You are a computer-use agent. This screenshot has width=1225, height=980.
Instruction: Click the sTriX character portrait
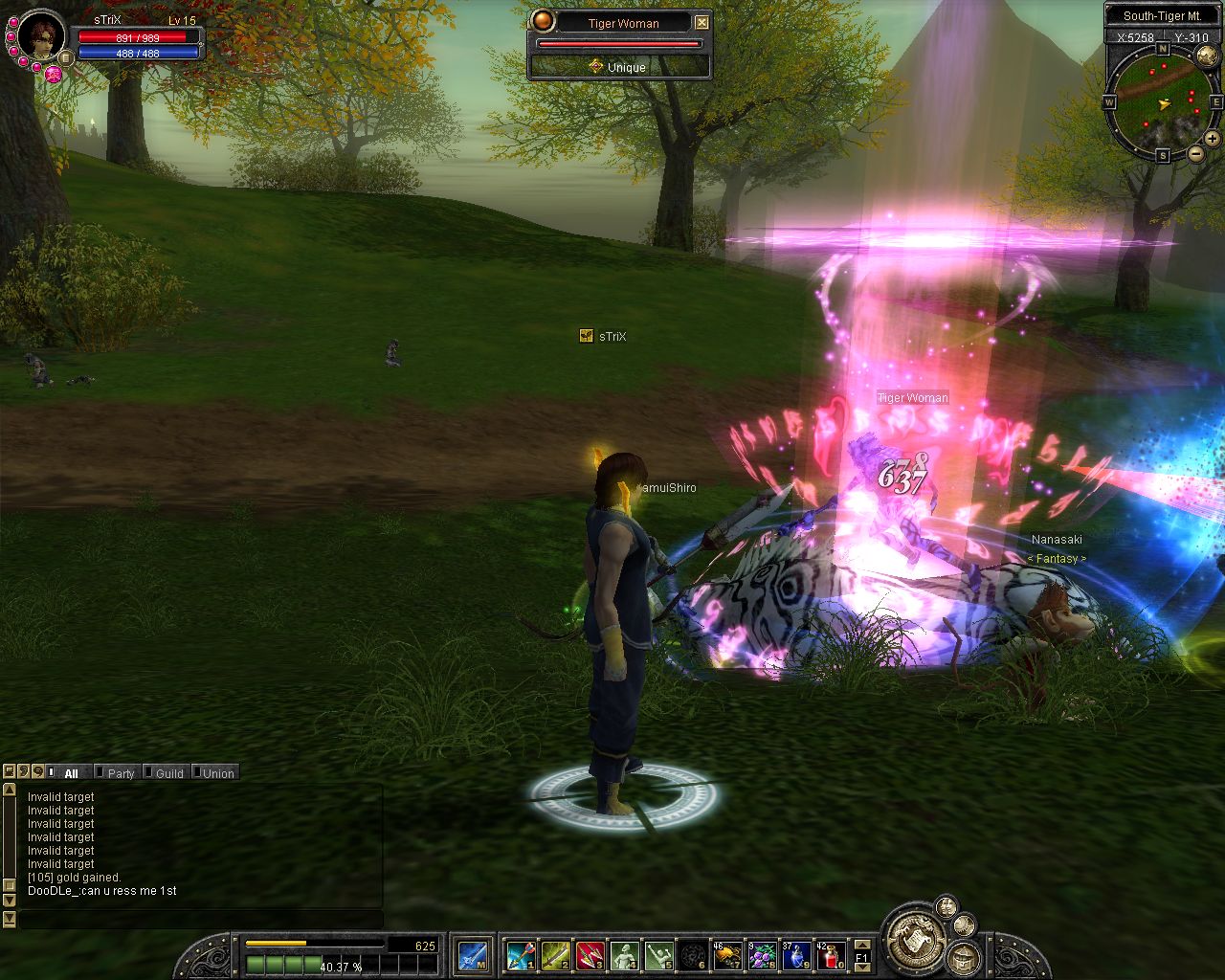click(x=41, y=36)
